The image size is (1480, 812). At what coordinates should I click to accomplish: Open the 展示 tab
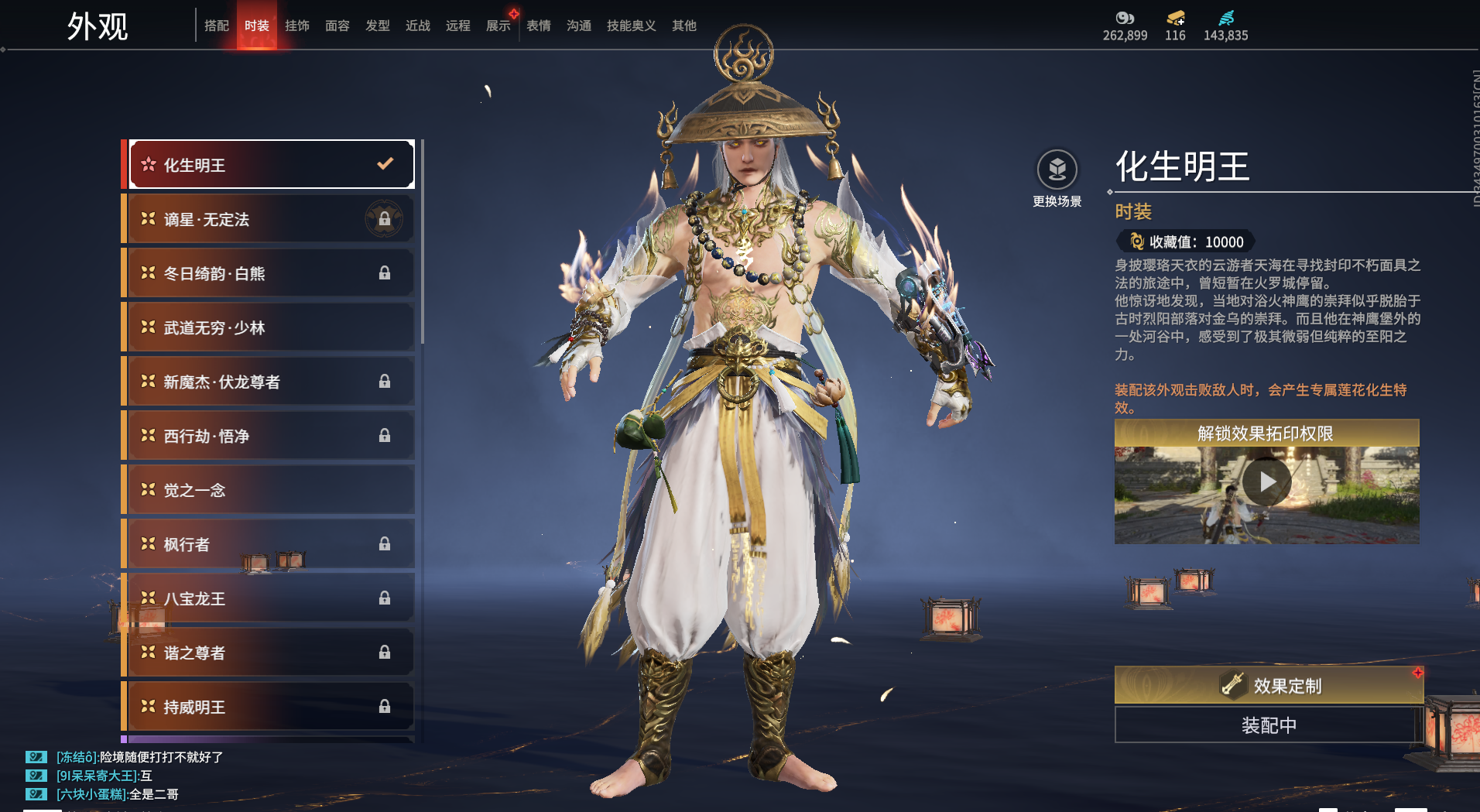(498, 26)
